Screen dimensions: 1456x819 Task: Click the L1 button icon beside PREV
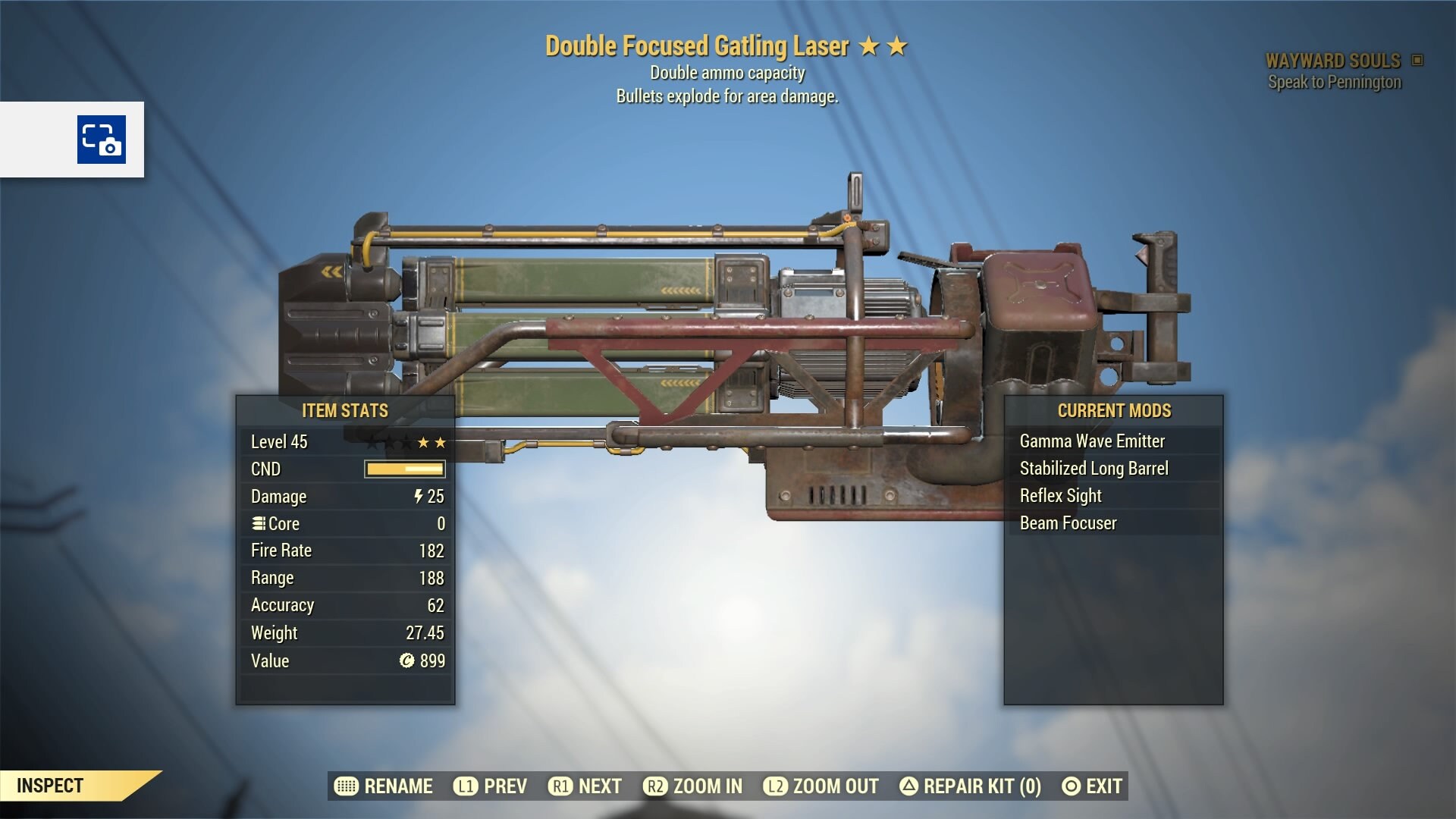click(x=466, y=786)
